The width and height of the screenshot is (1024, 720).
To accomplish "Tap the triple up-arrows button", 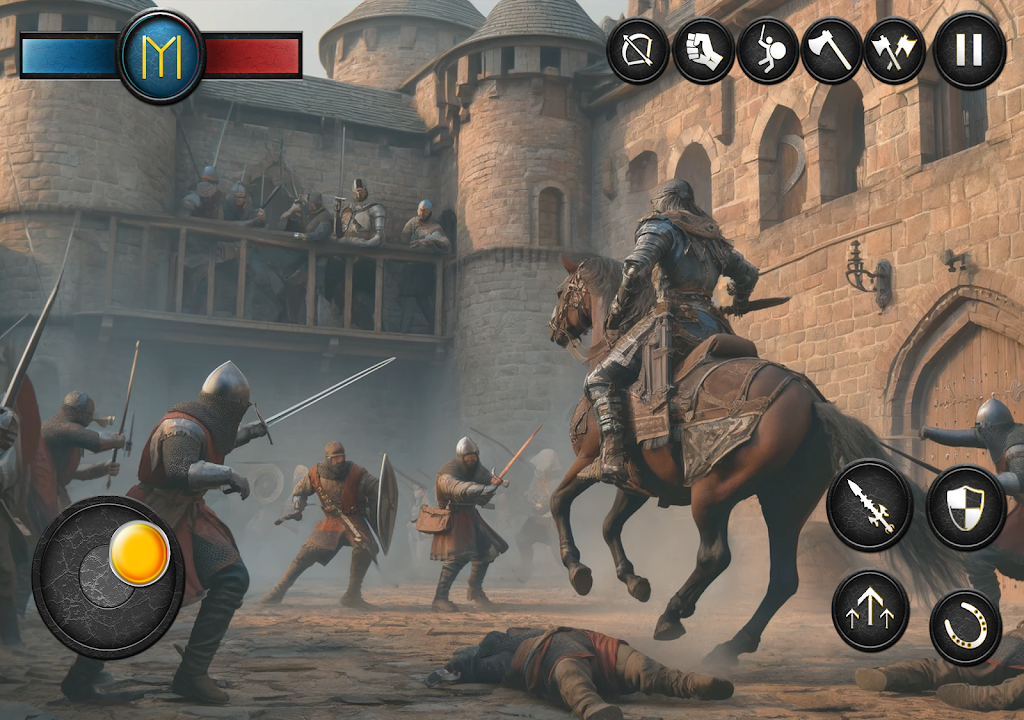I will (x=870, y=611).
